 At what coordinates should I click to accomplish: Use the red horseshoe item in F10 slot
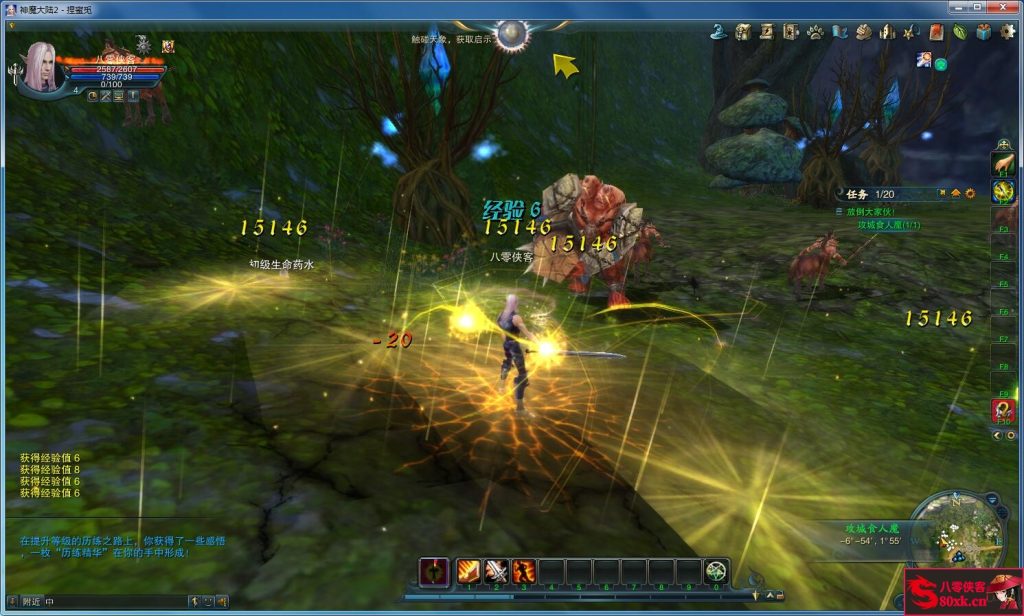[x=1003, y=410]
